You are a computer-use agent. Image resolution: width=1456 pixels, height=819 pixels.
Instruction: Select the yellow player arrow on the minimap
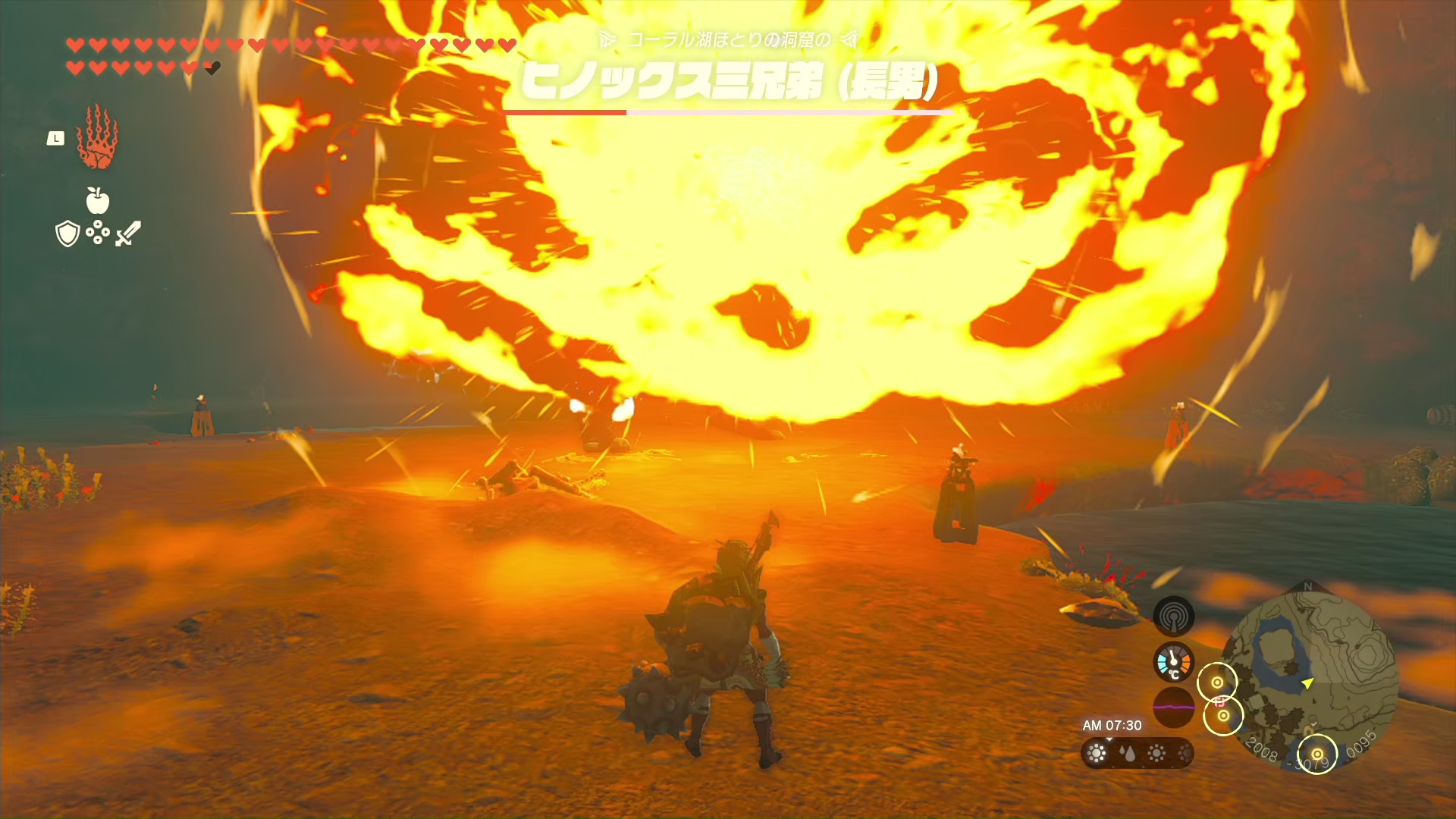pyautogui.click(x=1307, y=683)
